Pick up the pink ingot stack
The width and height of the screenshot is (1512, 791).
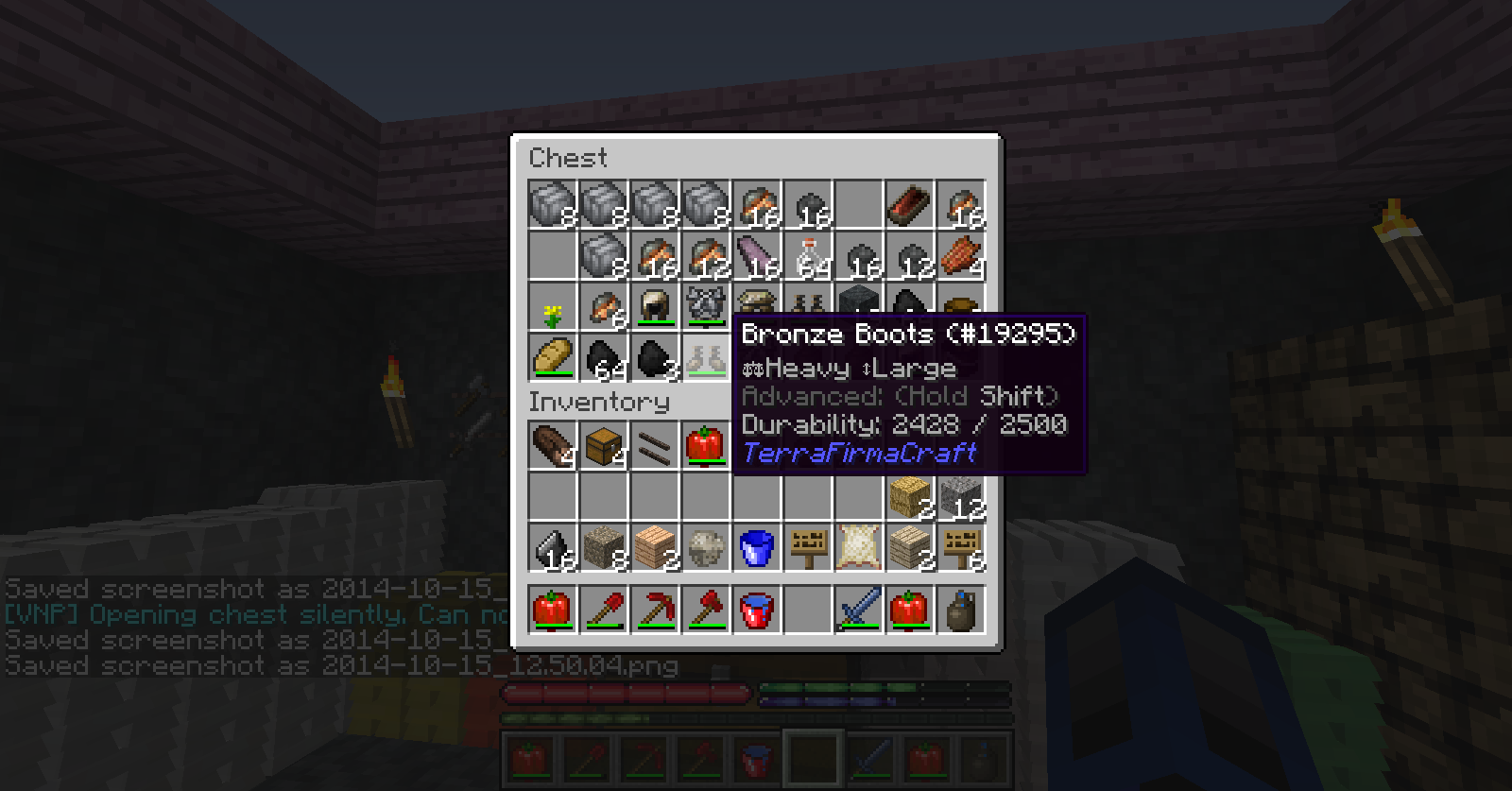coord(757,257)
